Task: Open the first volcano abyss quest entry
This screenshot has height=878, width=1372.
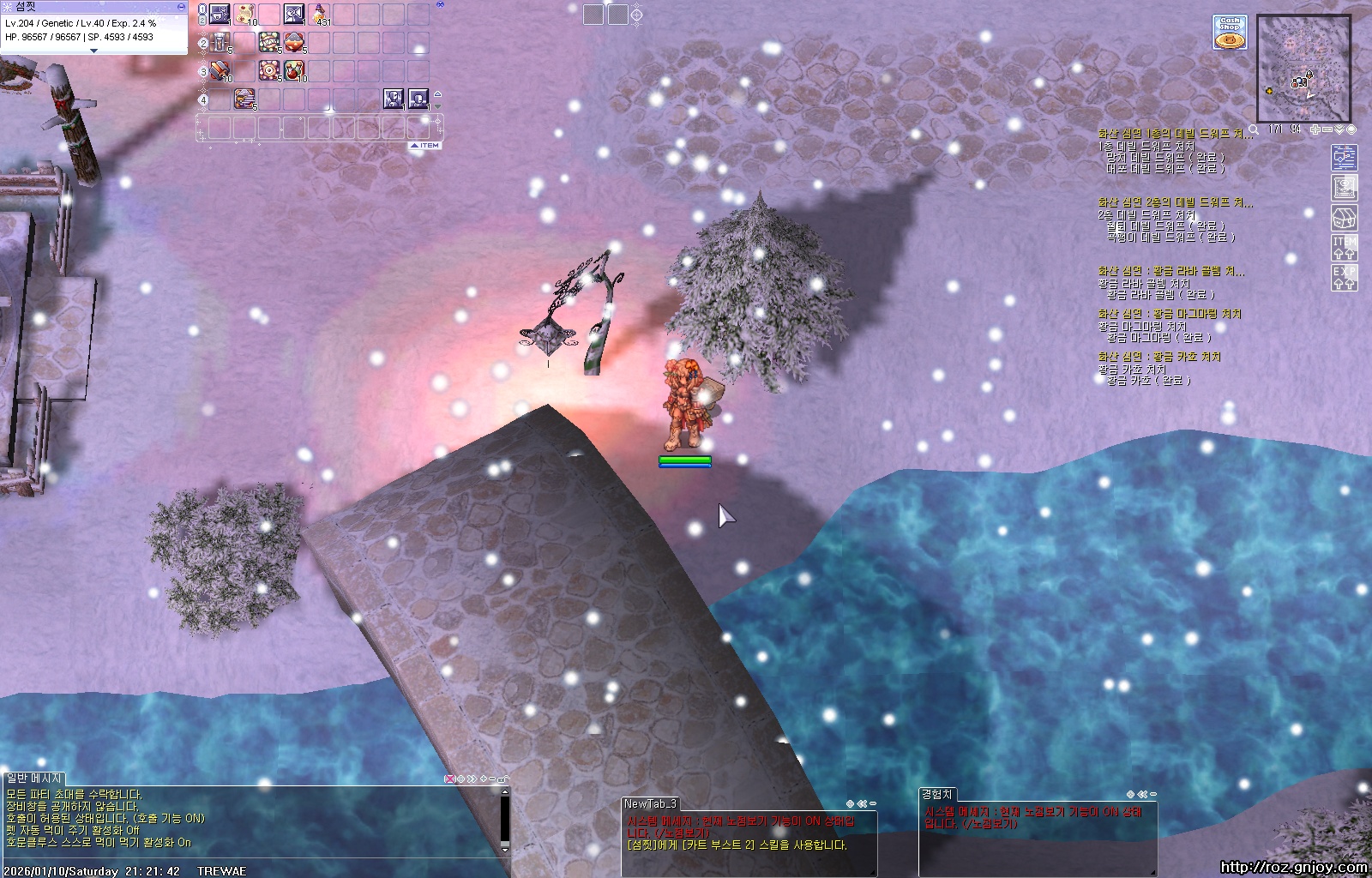Action: 1175,134
